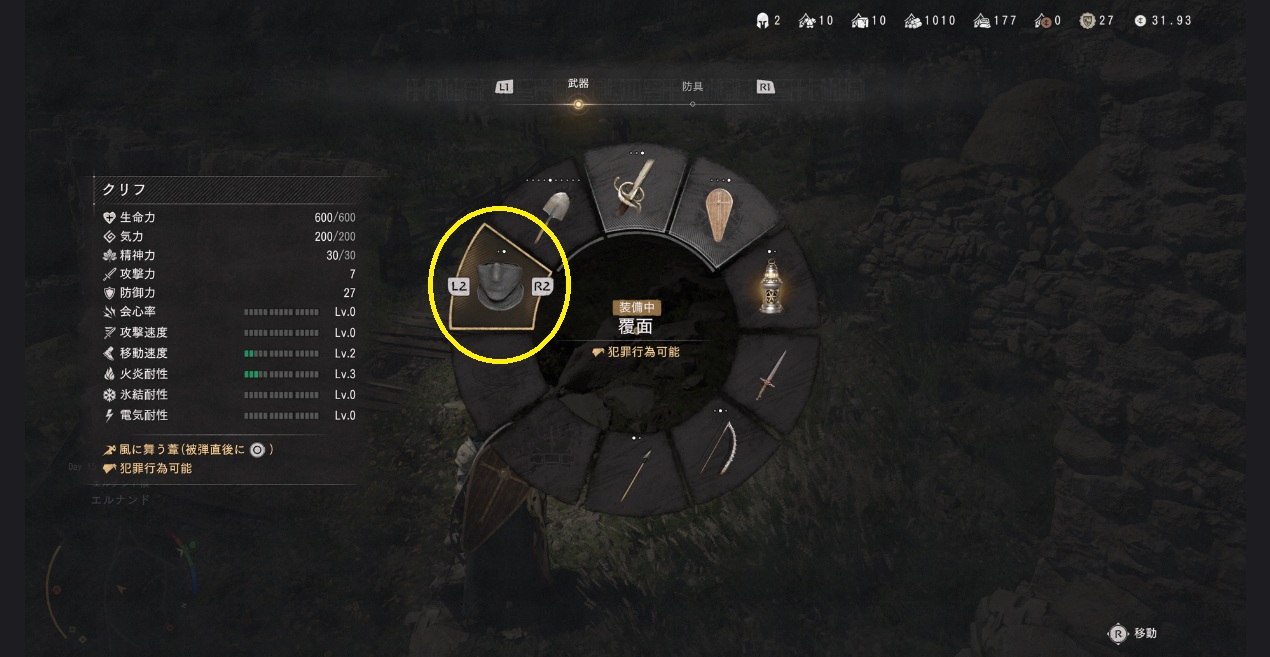Switch to the 防具 armor tab
This screenshot has height=657, width=1270.
(x=693, y=87)
